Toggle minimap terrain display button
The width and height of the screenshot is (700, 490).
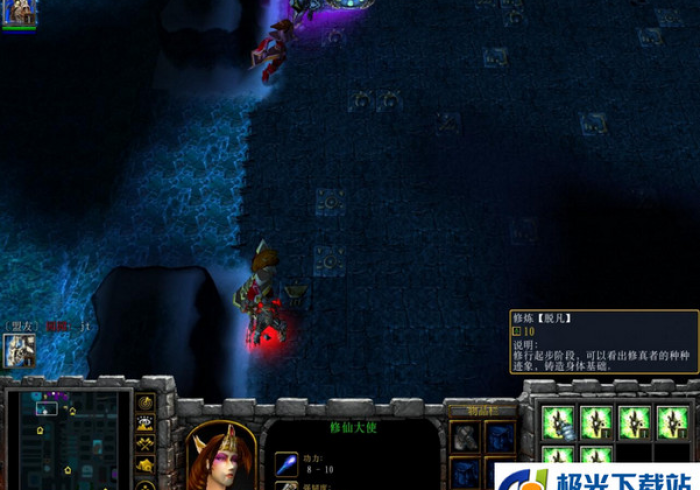(x=146, y=423)
